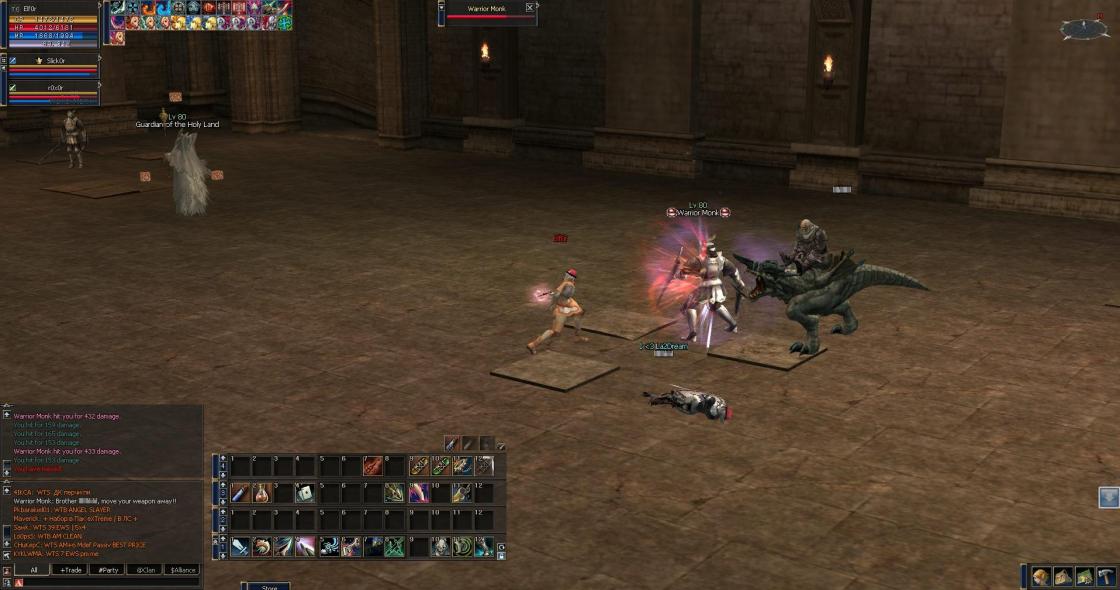Activate the playing card item slot

click(x=306, y=493)
